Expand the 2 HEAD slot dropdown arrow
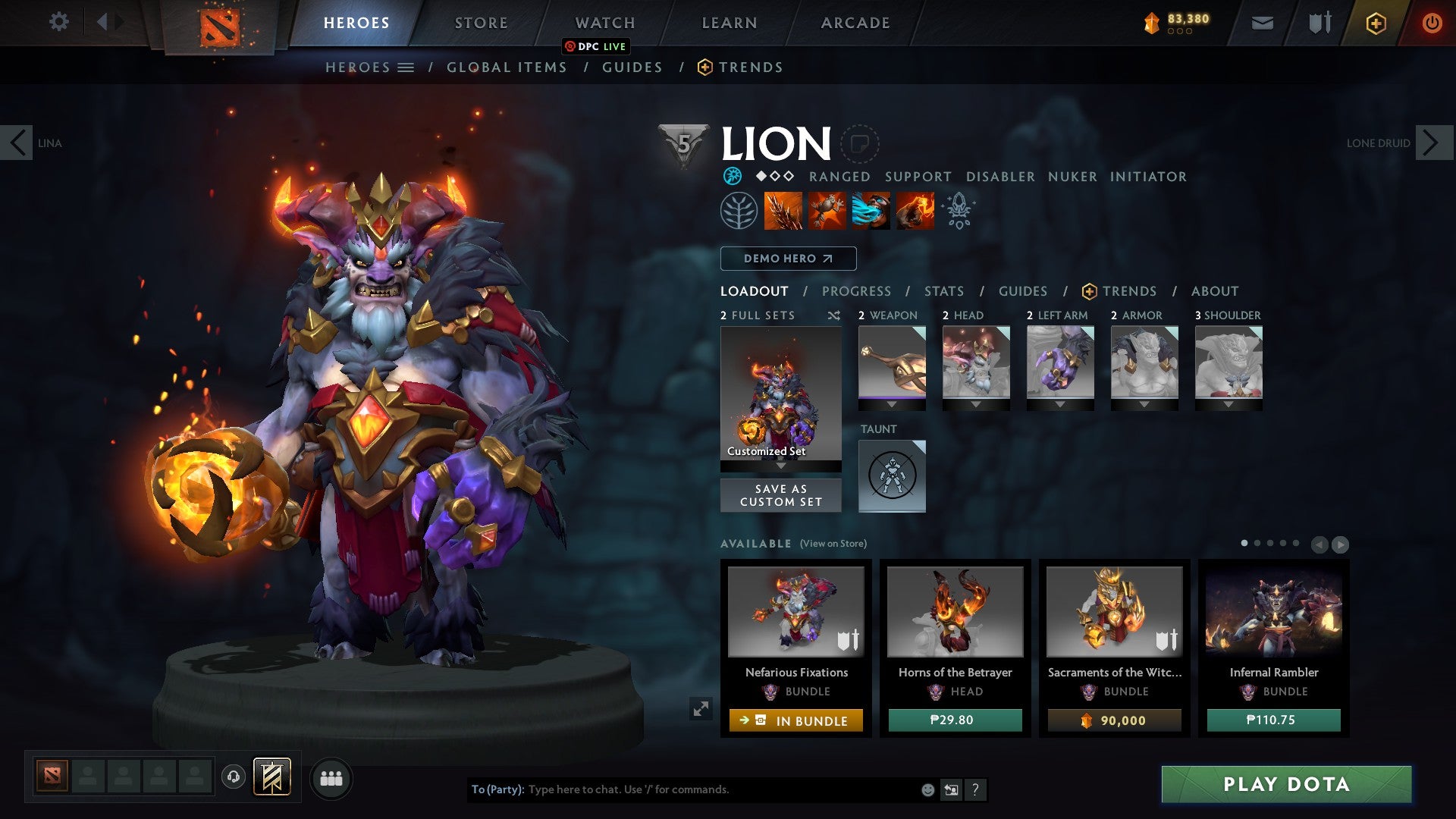 975,405
